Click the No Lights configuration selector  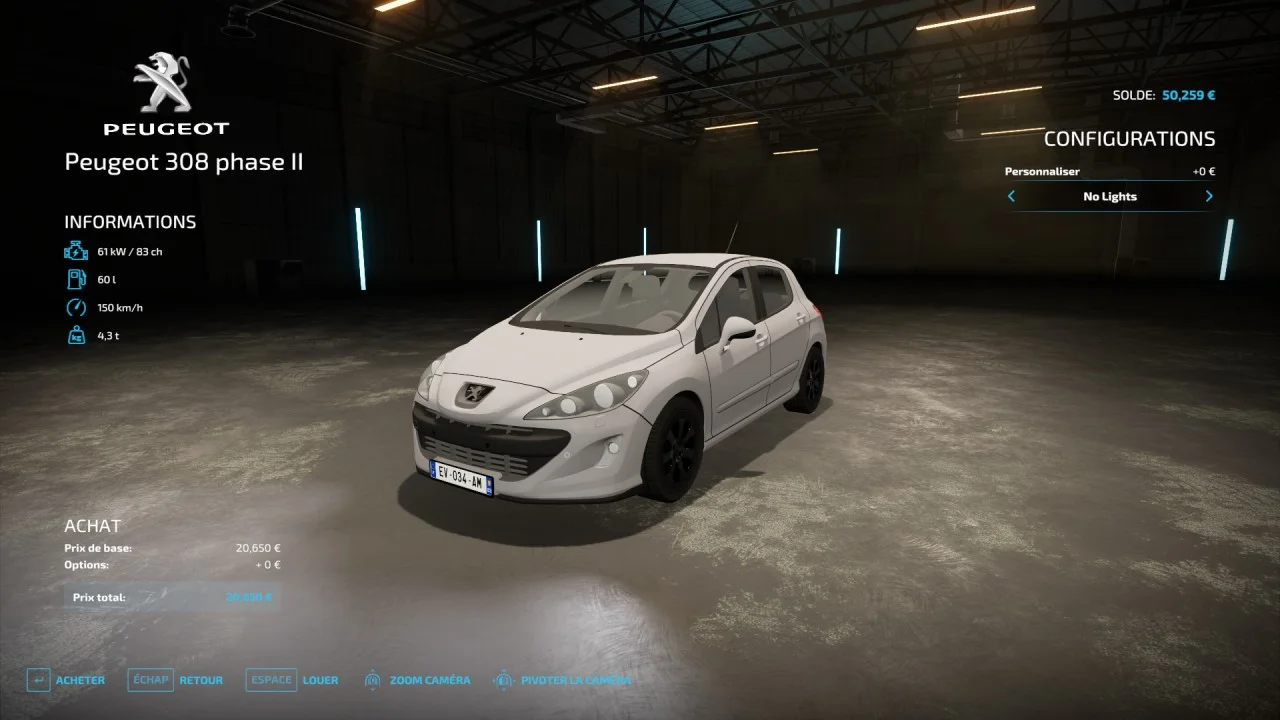(1110, 197)
